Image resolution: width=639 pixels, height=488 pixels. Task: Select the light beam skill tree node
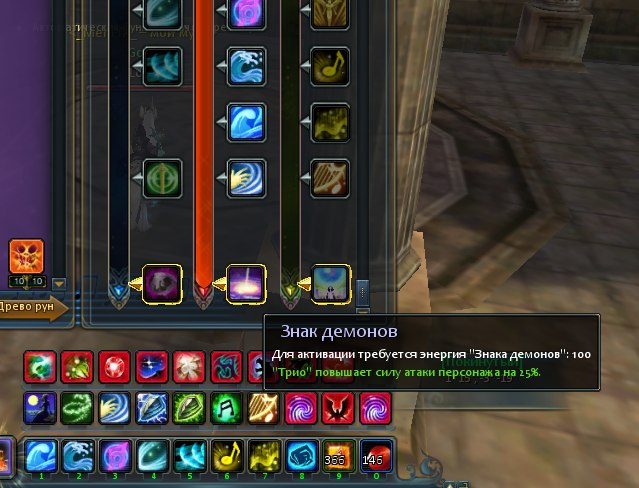(x=245, y=282)
